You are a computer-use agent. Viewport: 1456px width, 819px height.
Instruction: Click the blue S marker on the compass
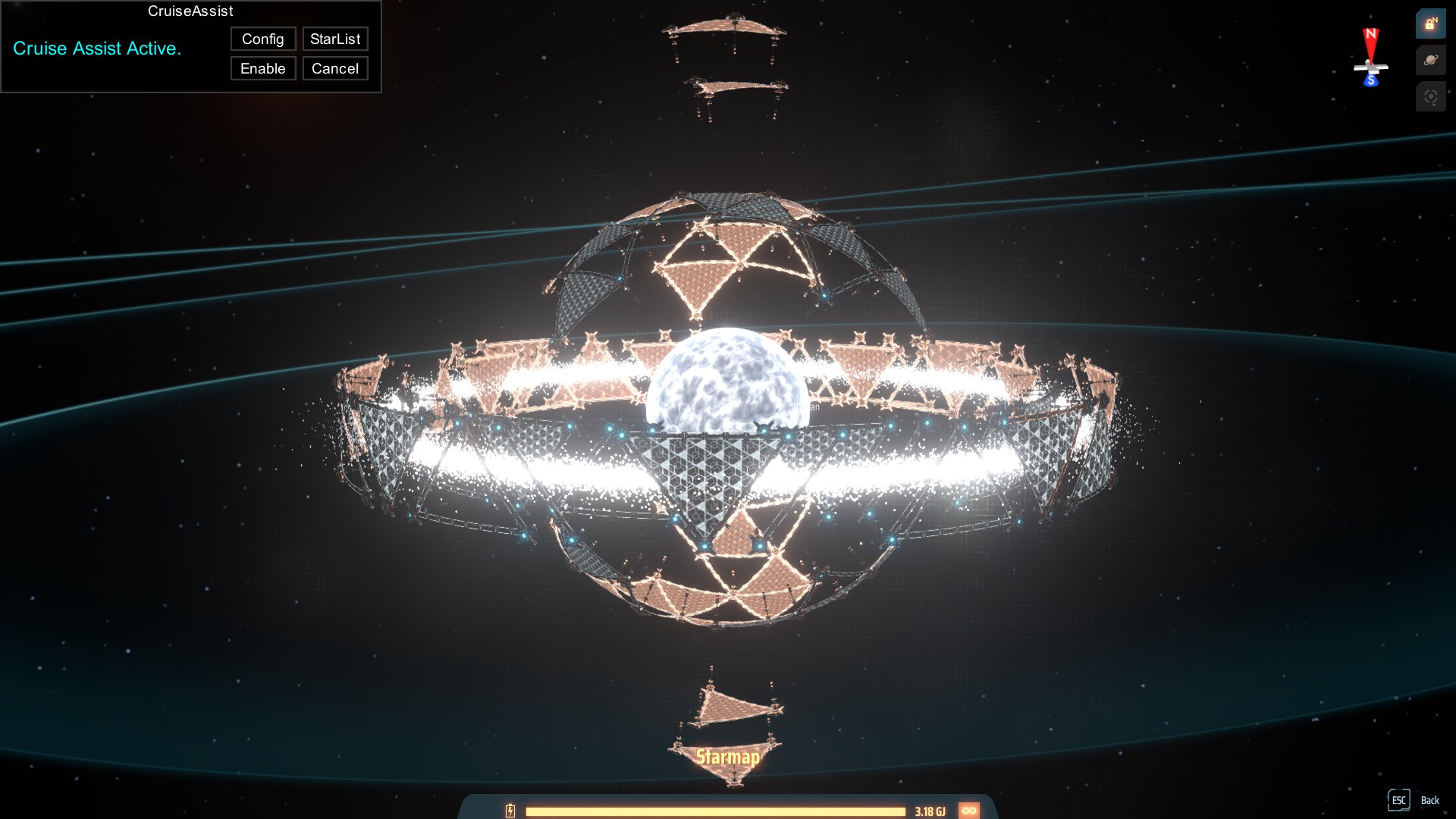tap(1370, 78)
